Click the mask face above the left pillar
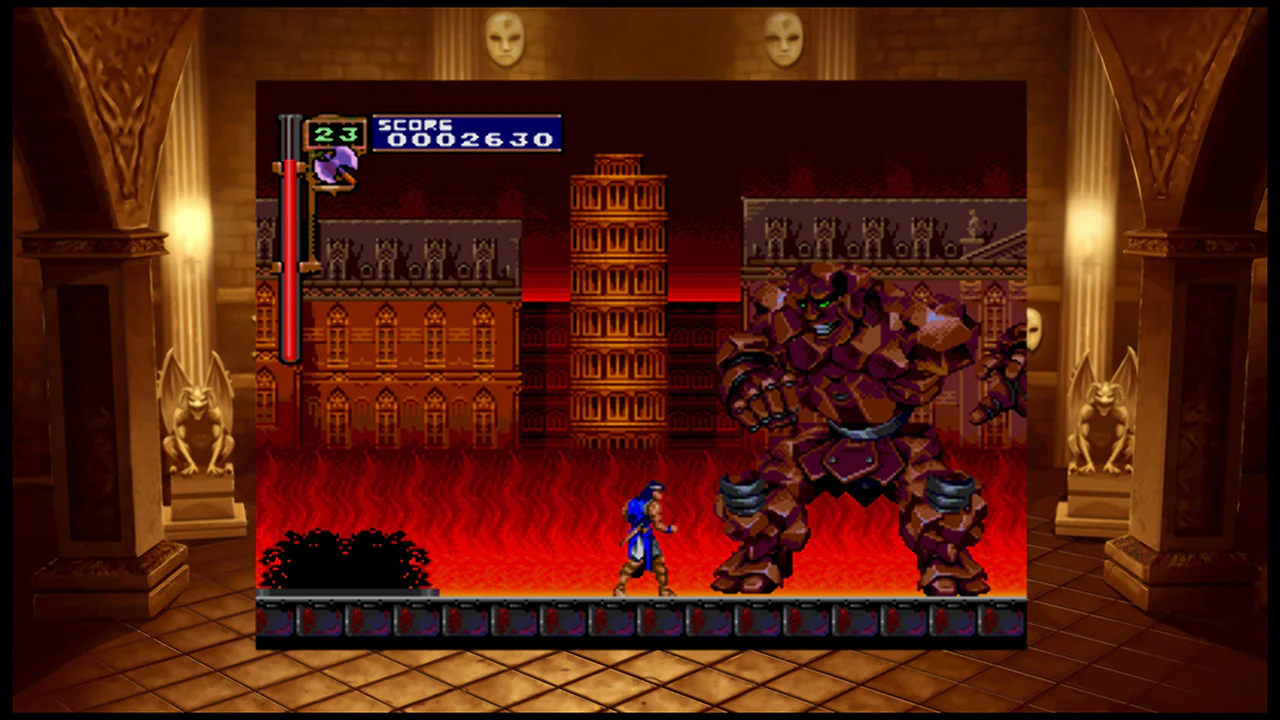 pyautogui.click(x=504, y=38)
